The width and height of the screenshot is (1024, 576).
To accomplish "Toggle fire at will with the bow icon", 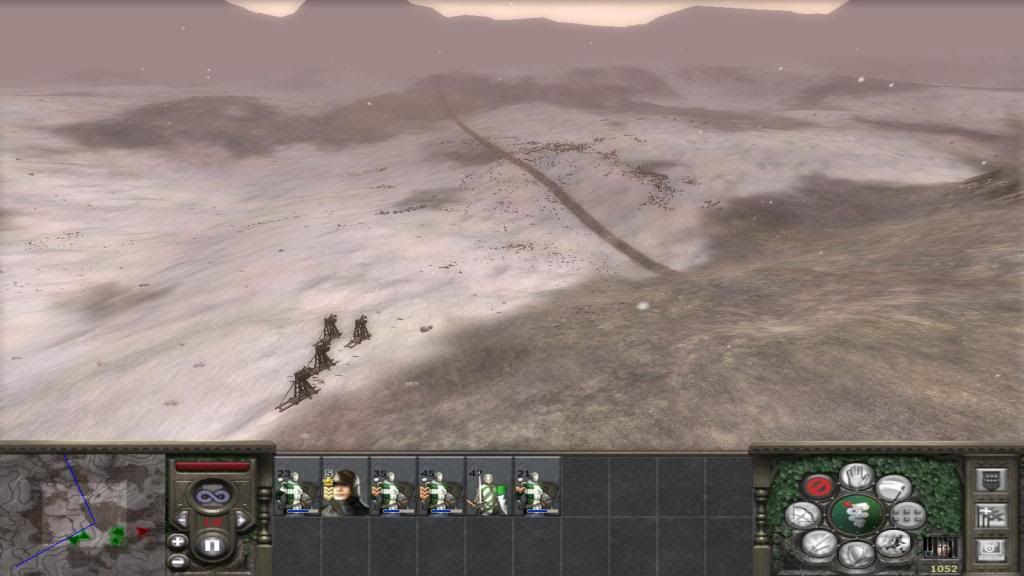I will (801, 515).
